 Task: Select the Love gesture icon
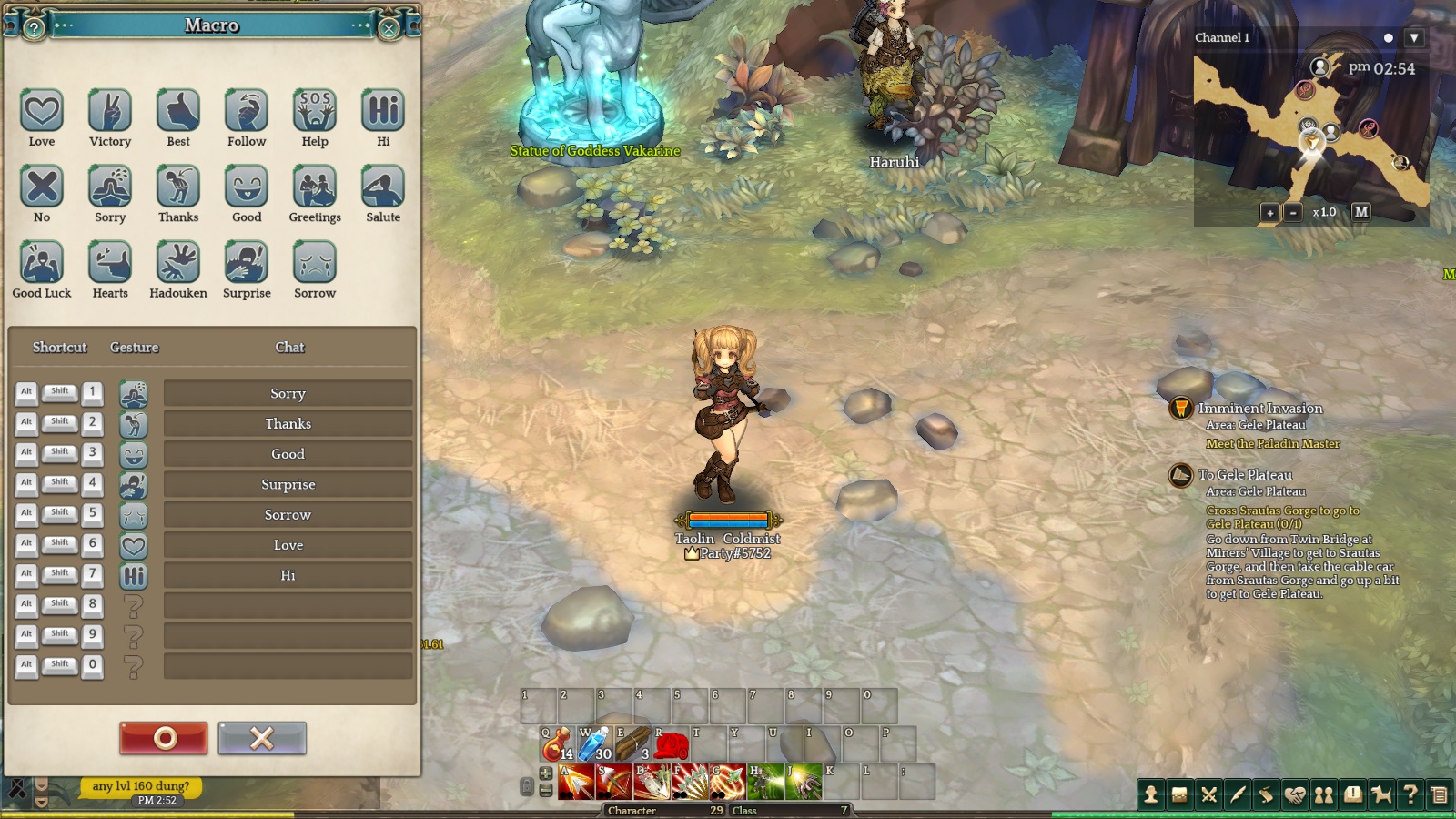click(42, 111)
